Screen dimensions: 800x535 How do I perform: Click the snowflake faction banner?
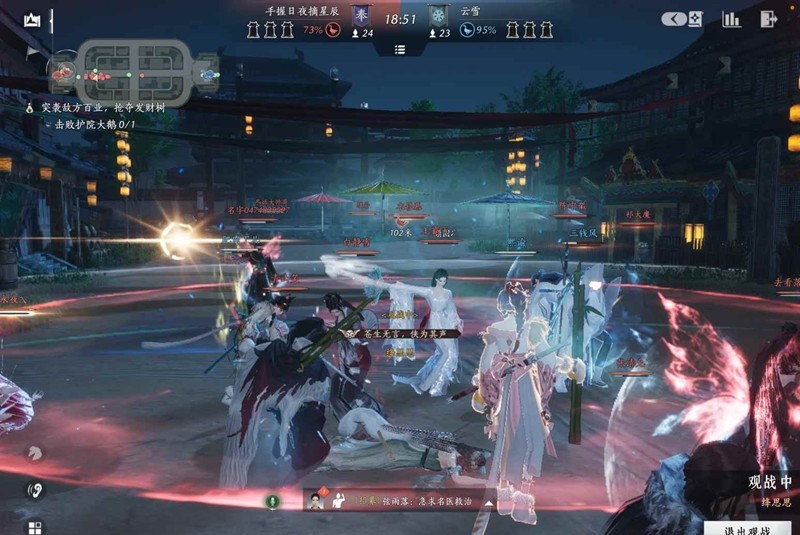click(x=438, y=16)
